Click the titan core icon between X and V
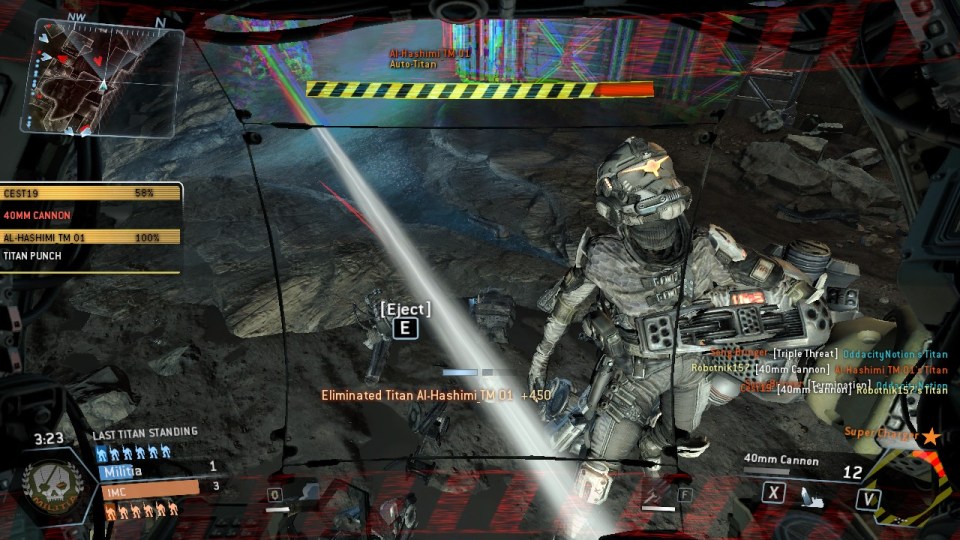The height and width of the screenshot is (540, 960). tap(813, 495)
